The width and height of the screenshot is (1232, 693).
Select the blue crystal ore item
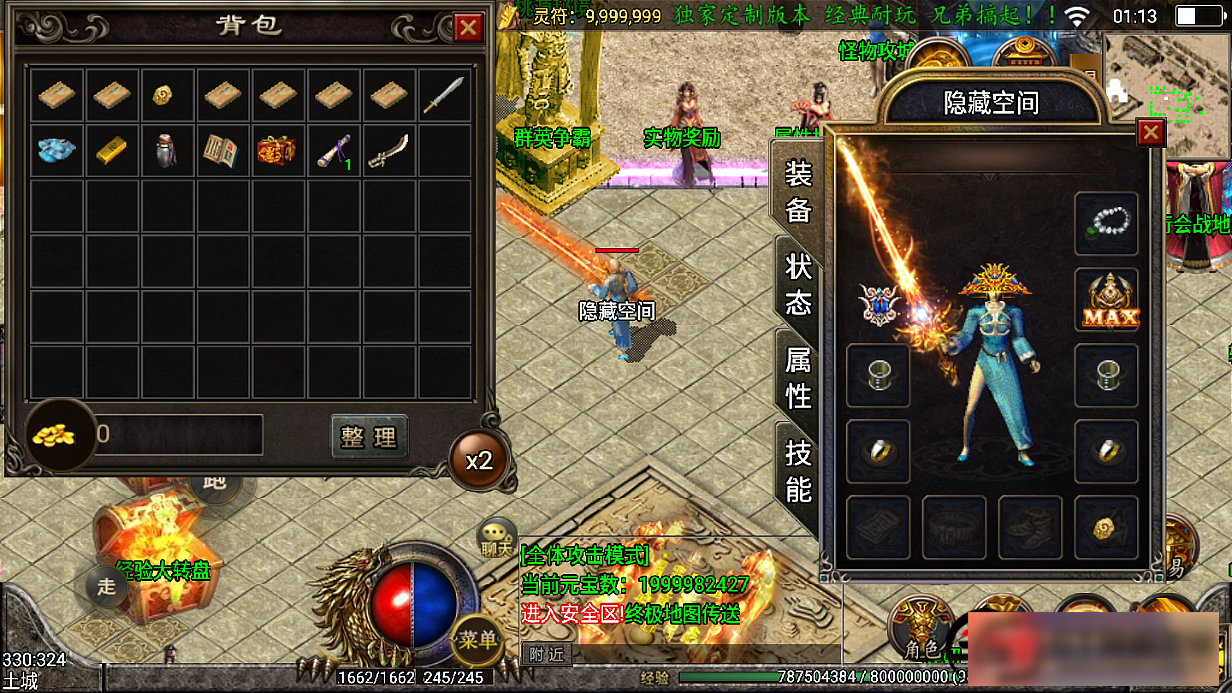click(x=57, y=150)
